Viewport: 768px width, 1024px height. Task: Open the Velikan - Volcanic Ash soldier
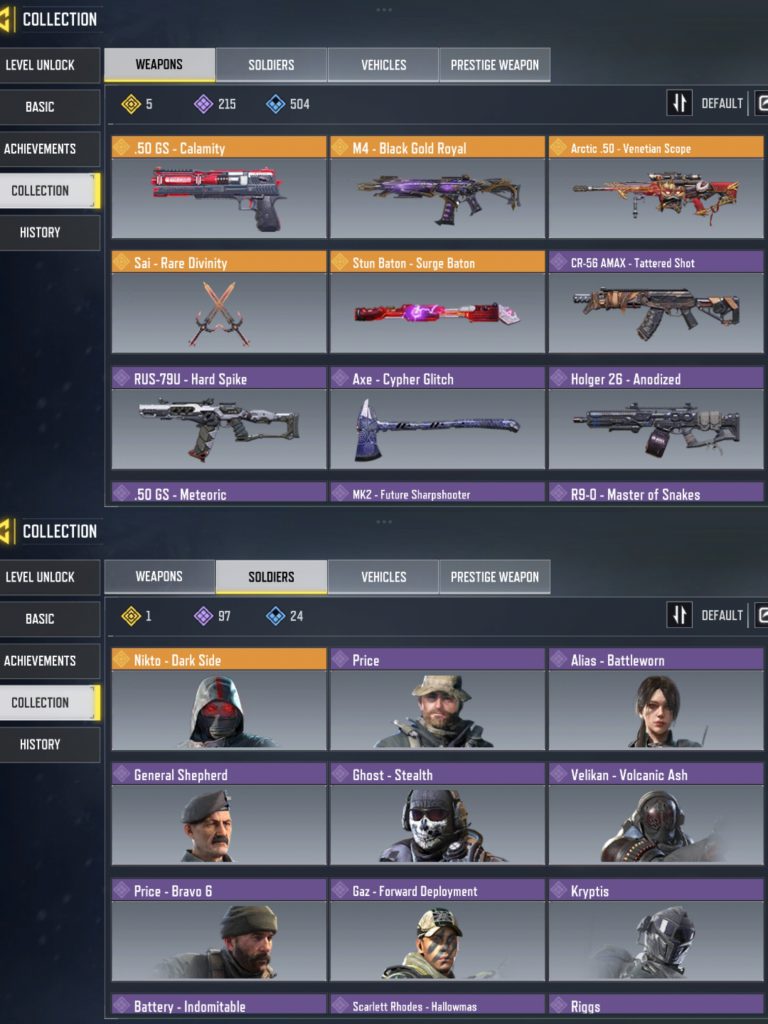tap(655, 814)
